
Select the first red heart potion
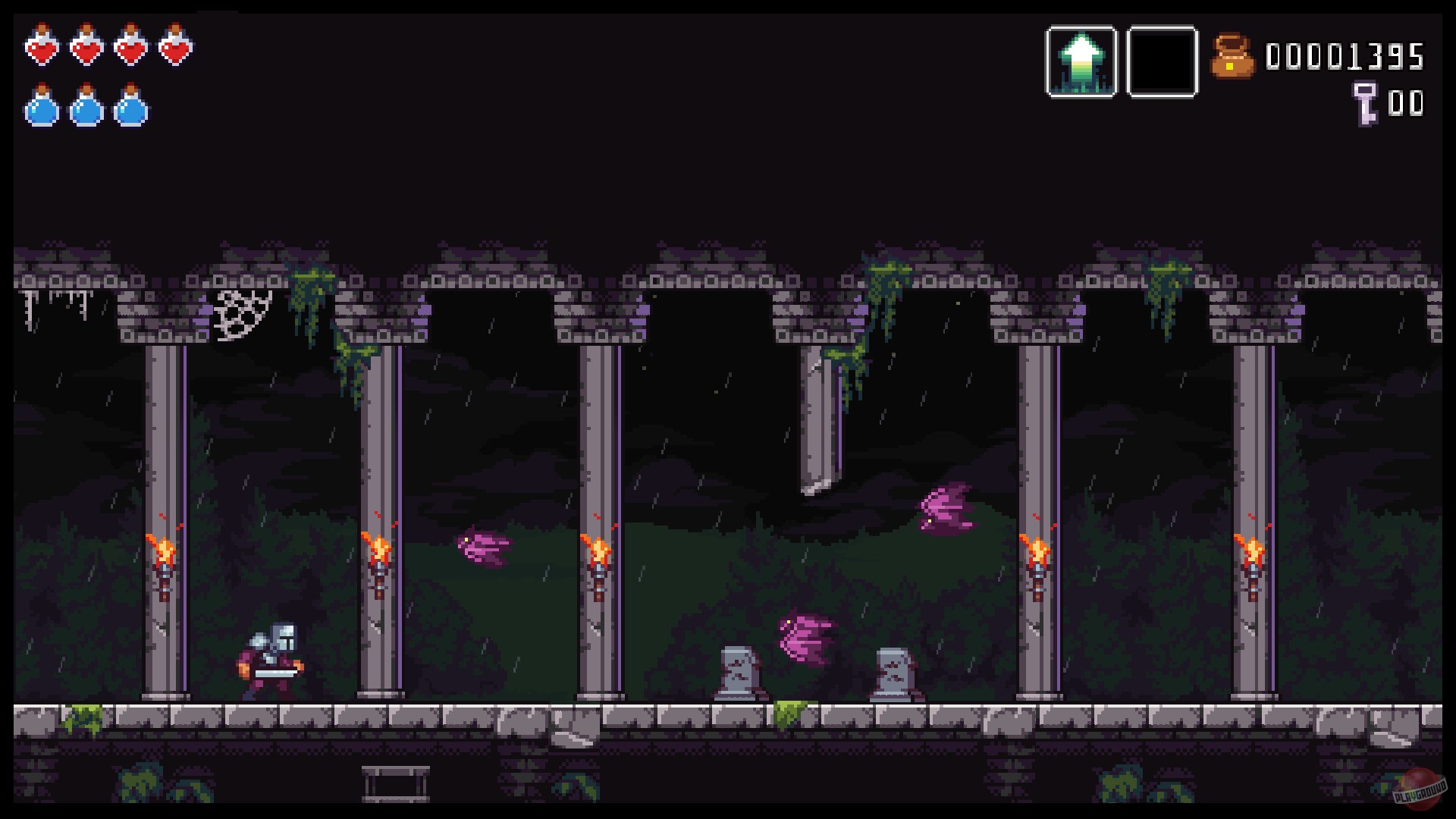(43, 47)
